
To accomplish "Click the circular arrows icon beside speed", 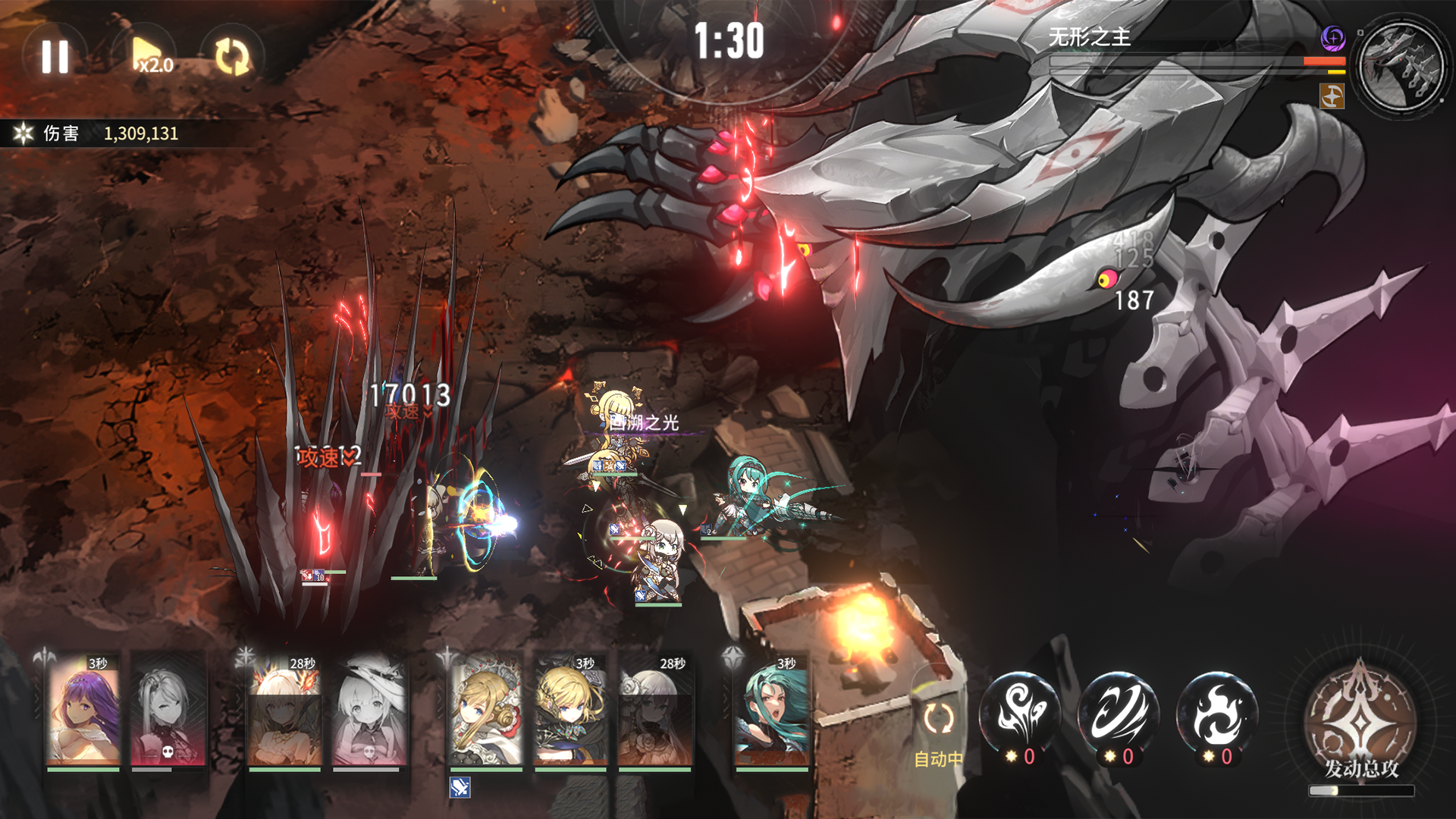I will coord(232,57).
